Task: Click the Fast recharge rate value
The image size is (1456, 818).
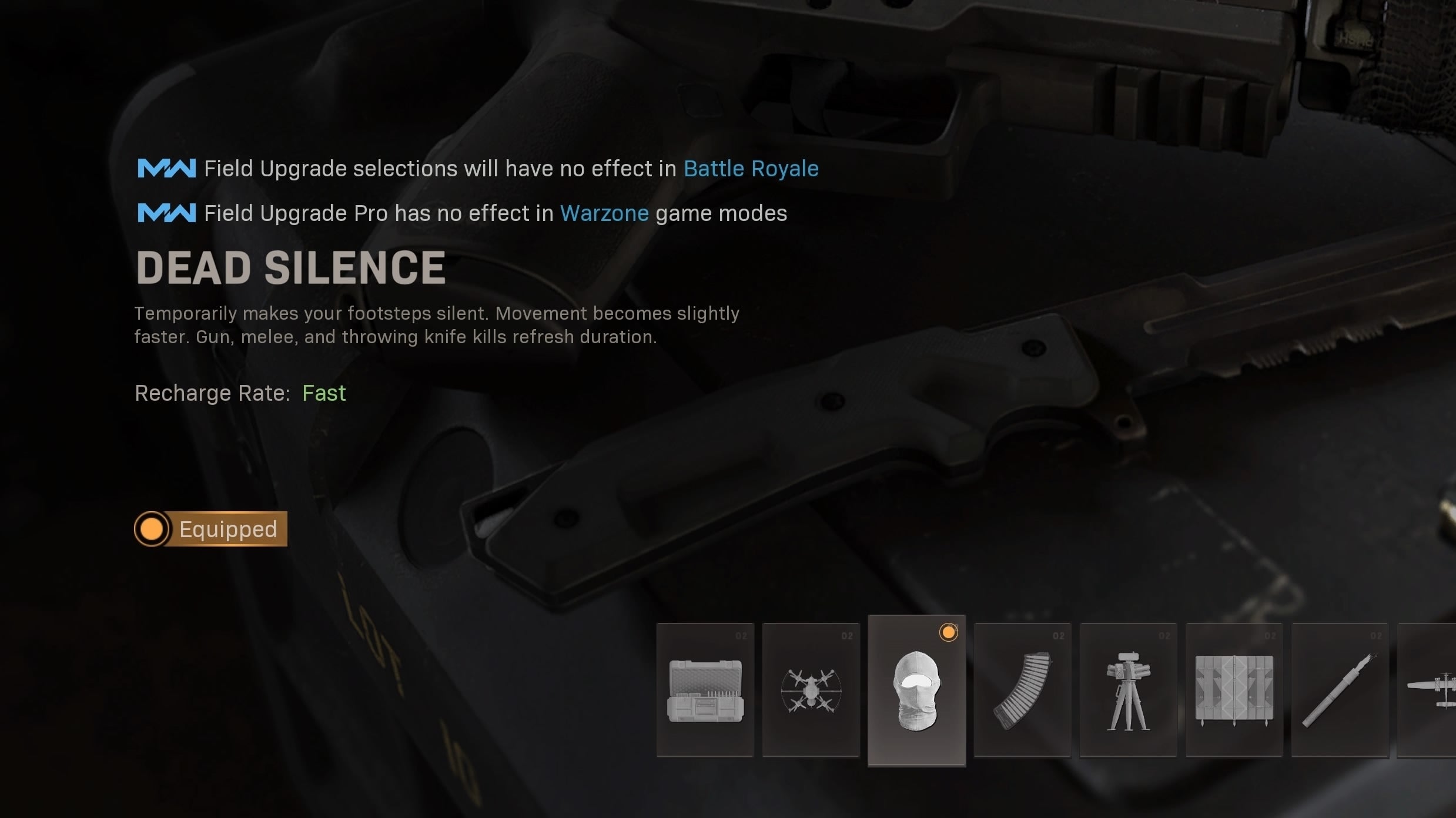Action: [324, 393]
